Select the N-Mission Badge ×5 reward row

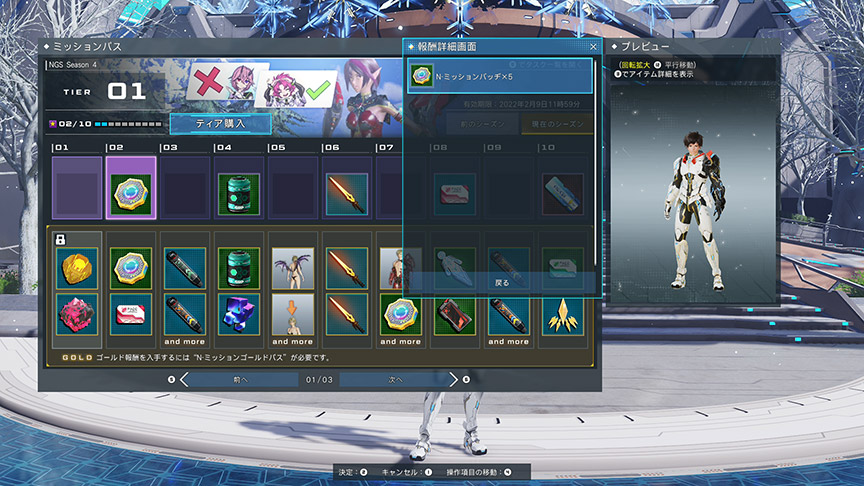[x=500, y=77]
